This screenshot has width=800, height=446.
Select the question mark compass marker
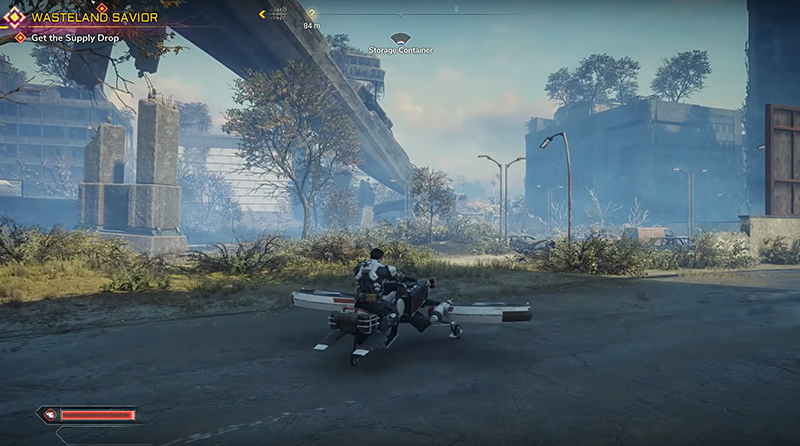(312, 14)
